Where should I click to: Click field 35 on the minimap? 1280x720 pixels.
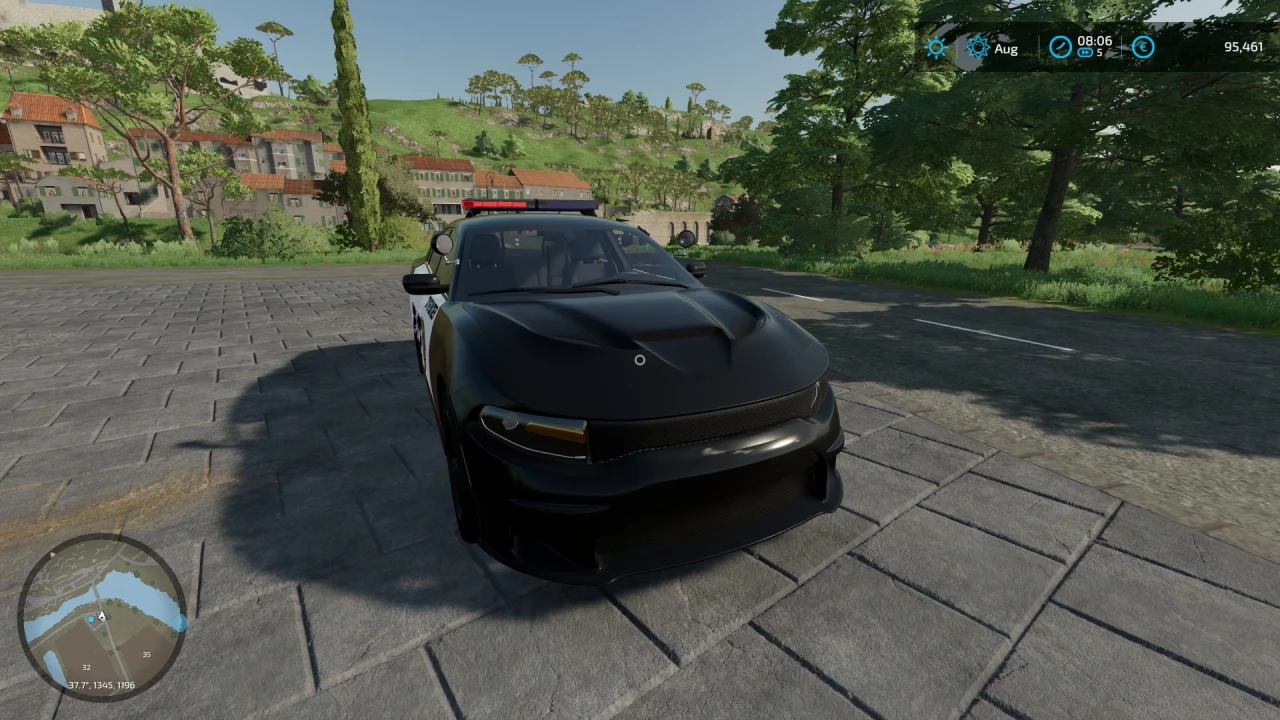click(146, 655)
